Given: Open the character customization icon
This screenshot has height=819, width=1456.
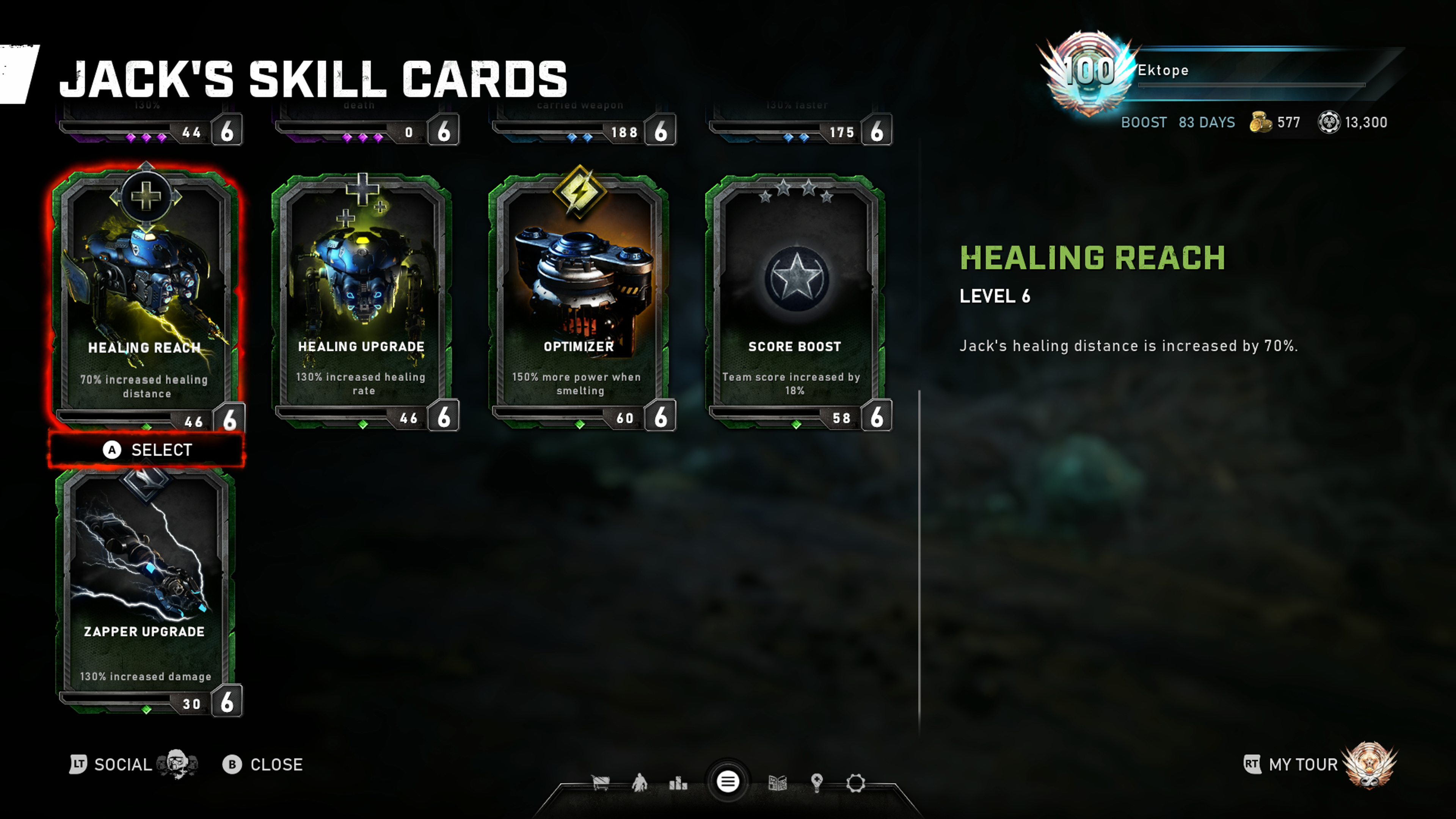Looking at the screenshot, I should [639, 783].
